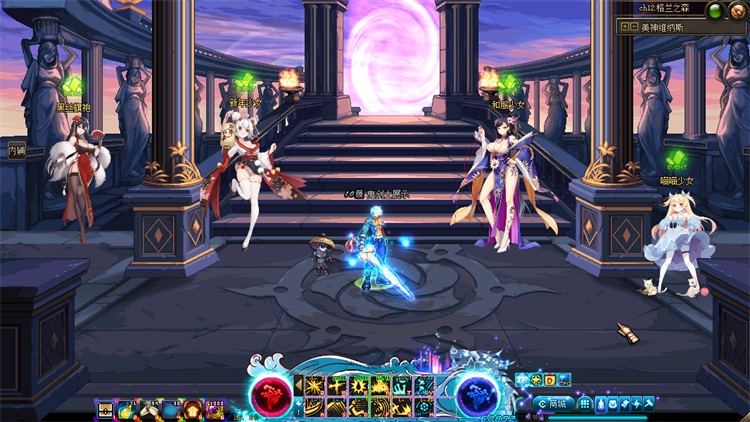Click the orange D icon
Image resolution: width=750 pixels, height=422 pixels.
point(550,380)
